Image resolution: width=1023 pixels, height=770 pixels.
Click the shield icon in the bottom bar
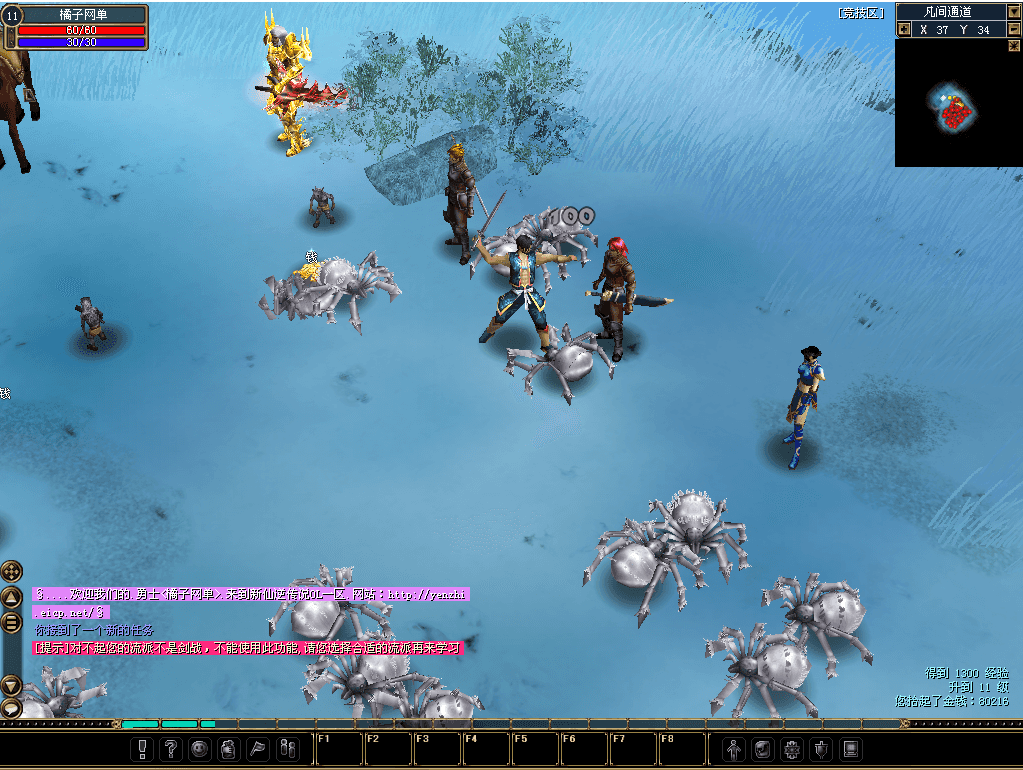pyautogui.click(x=821, y=748)
